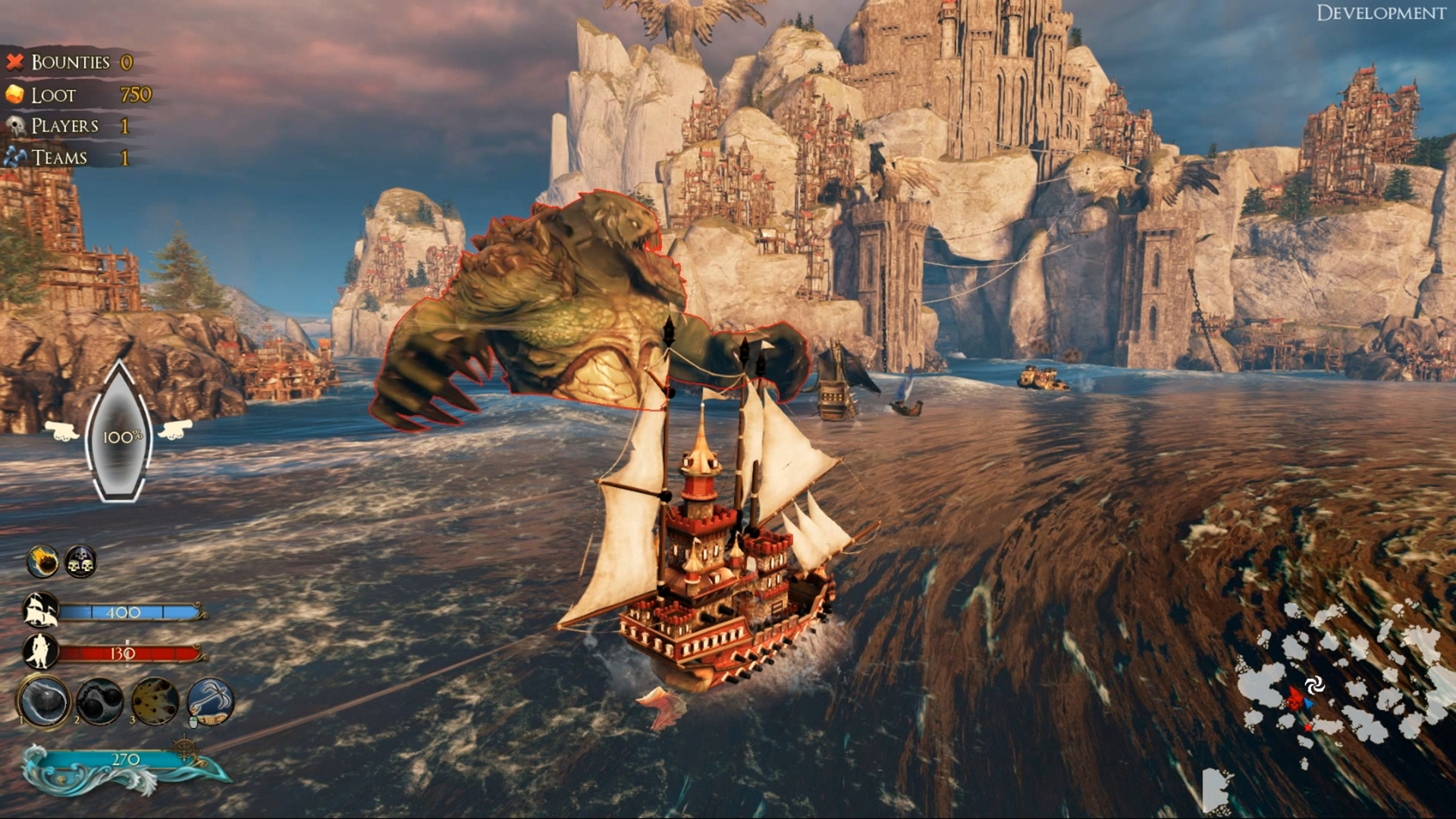The height and width of the screenshot is (819, 1456).
Task: Click the ship's wheel icon on the speed gauge
Action: point(185,749)
